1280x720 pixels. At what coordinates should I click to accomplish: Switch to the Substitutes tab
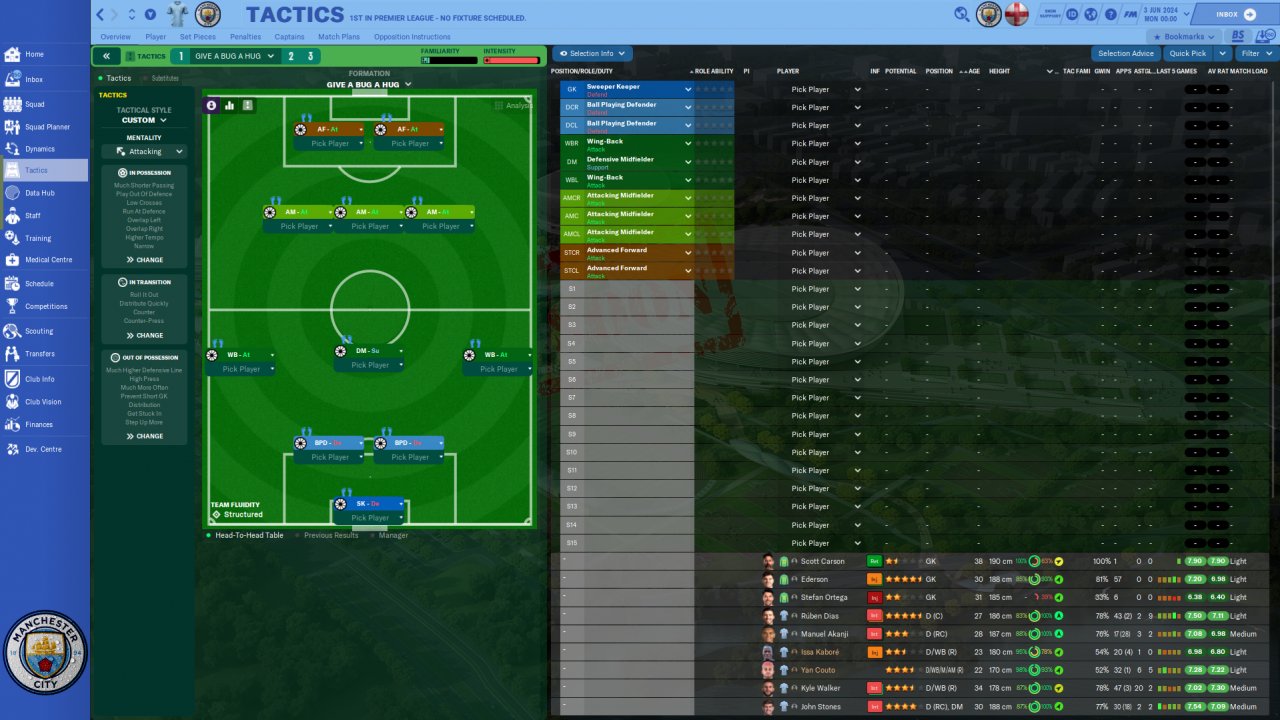pyautogui.click(x=165, y=78)
